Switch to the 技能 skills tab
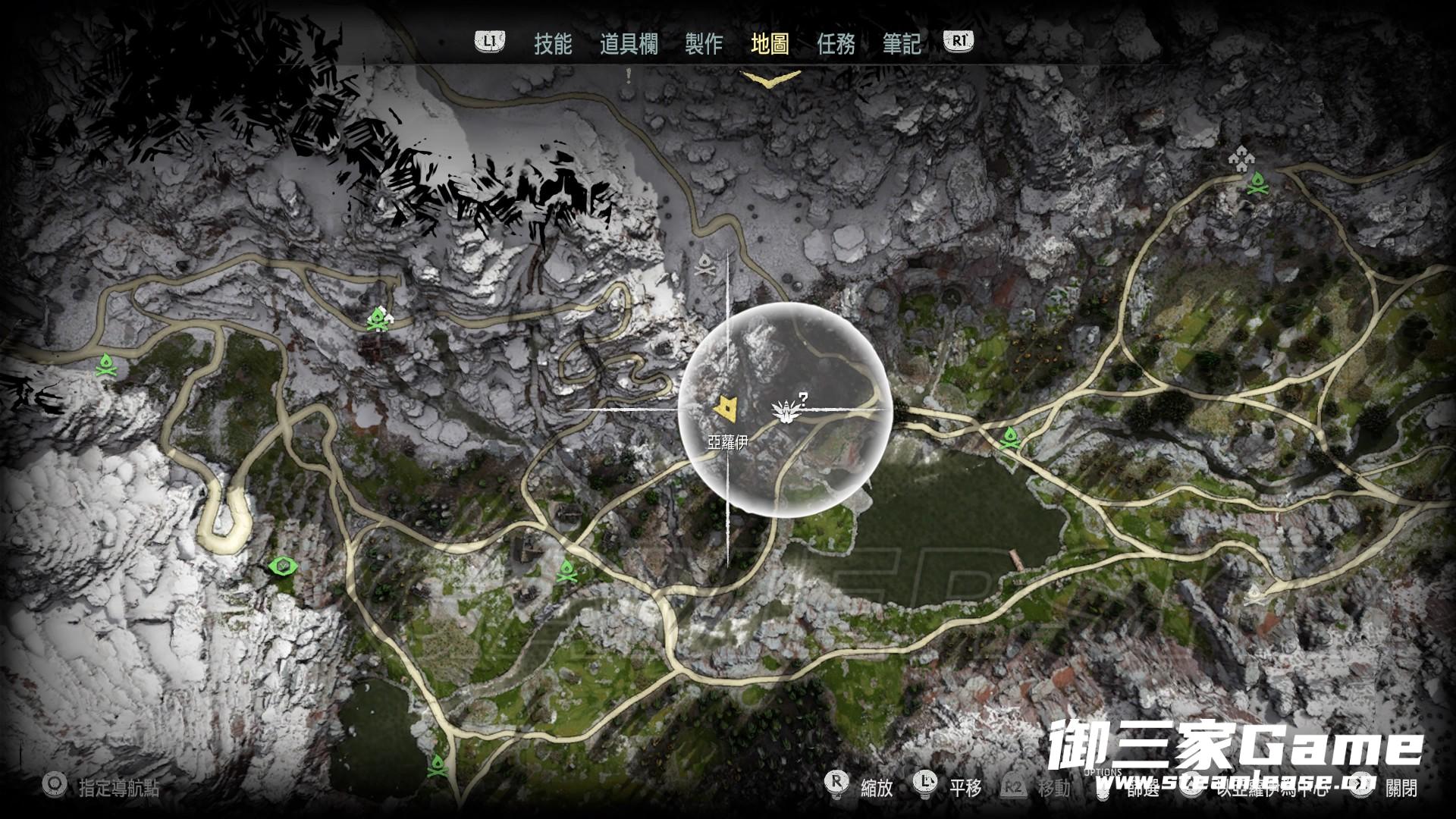The height and width of the screenshot is (819, 1456). [x=553, y=44]
